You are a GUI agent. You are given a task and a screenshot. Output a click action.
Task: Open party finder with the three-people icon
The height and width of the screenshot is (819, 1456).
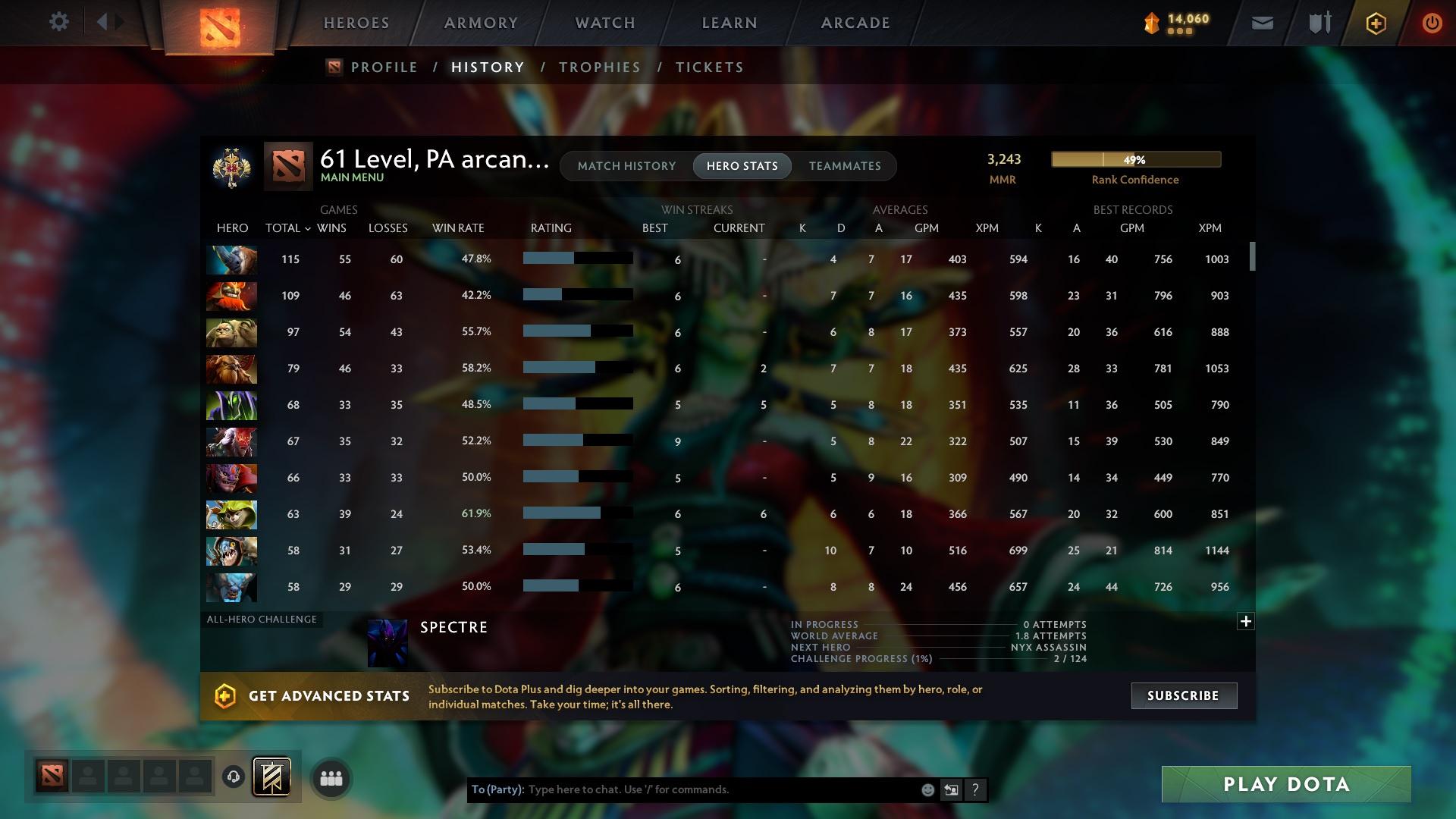coord(330,778)
